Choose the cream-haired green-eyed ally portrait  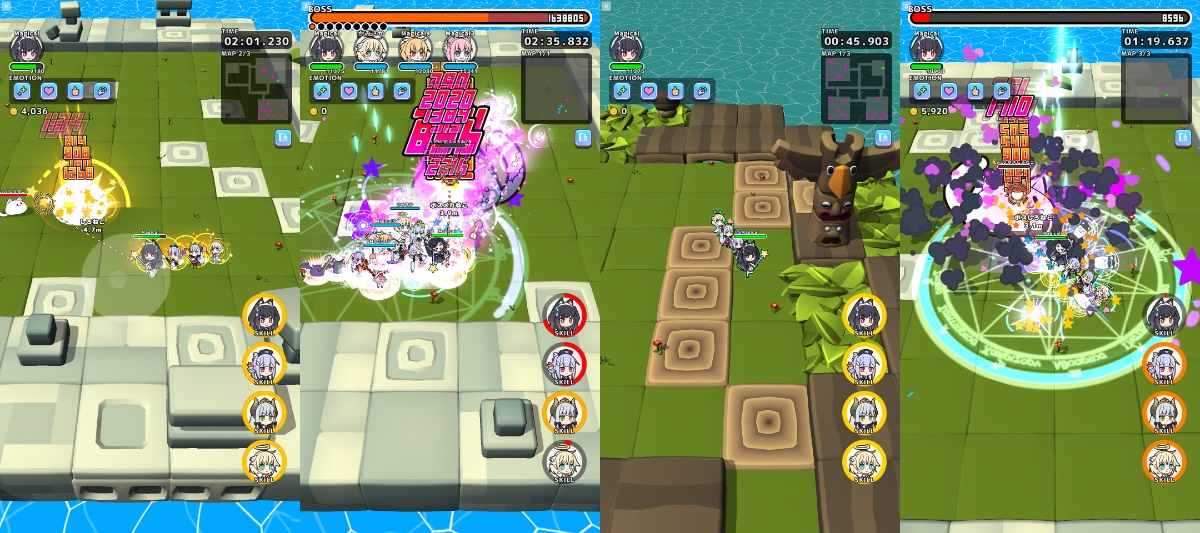click(371, 48)
